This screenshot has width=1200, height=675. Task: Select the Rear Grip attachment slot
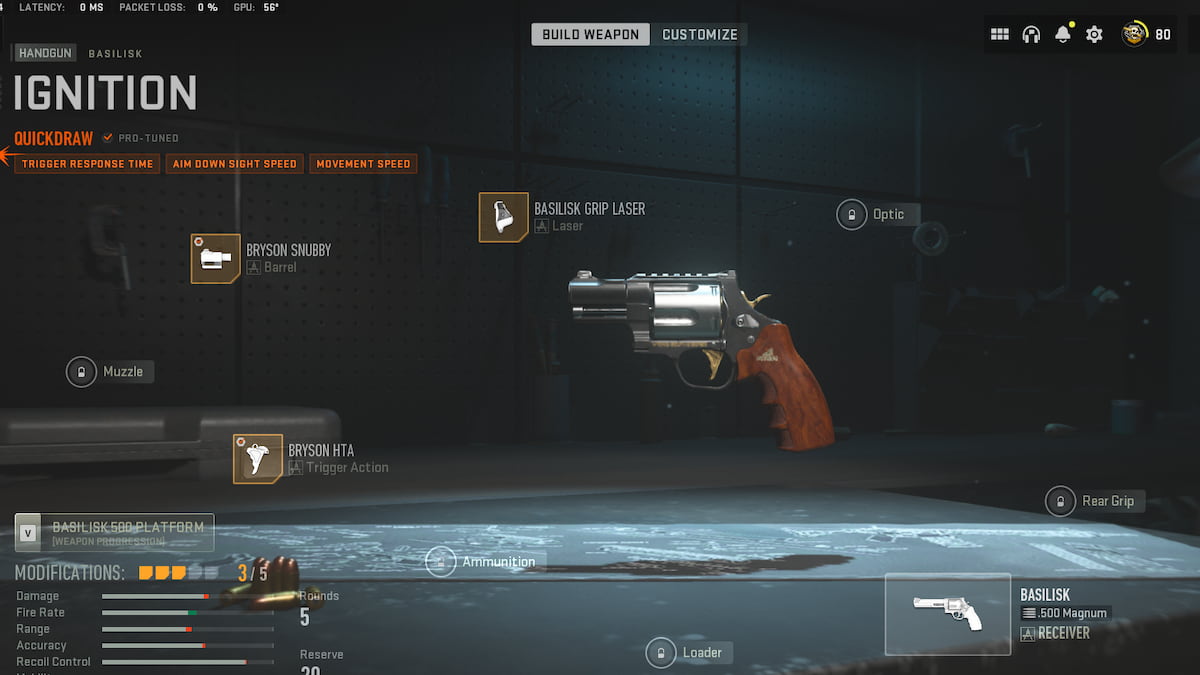pyautogui.click(x=1060, y=501)
